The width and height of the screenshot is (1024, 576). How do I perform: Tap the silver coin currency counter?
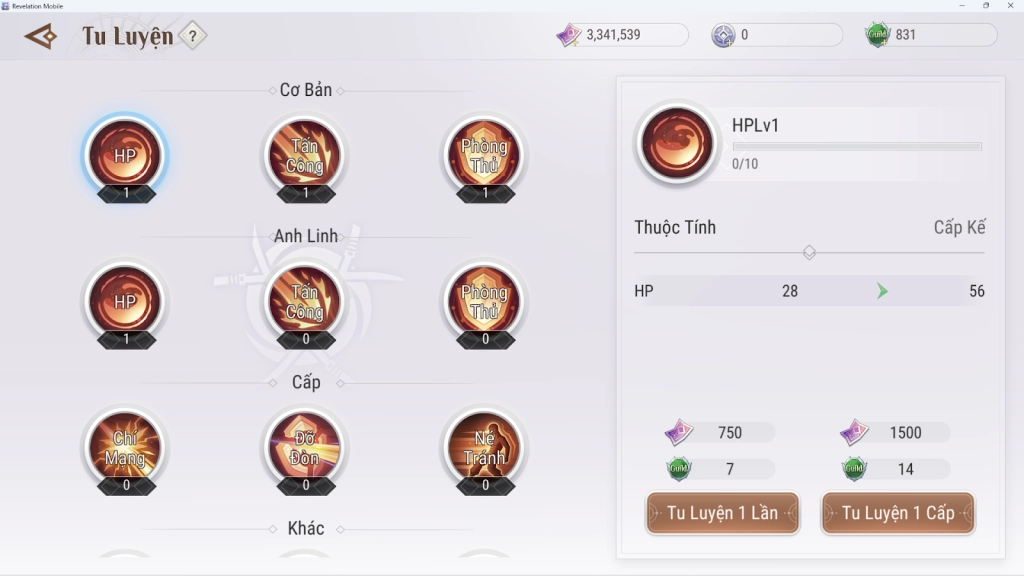[776, 35]
